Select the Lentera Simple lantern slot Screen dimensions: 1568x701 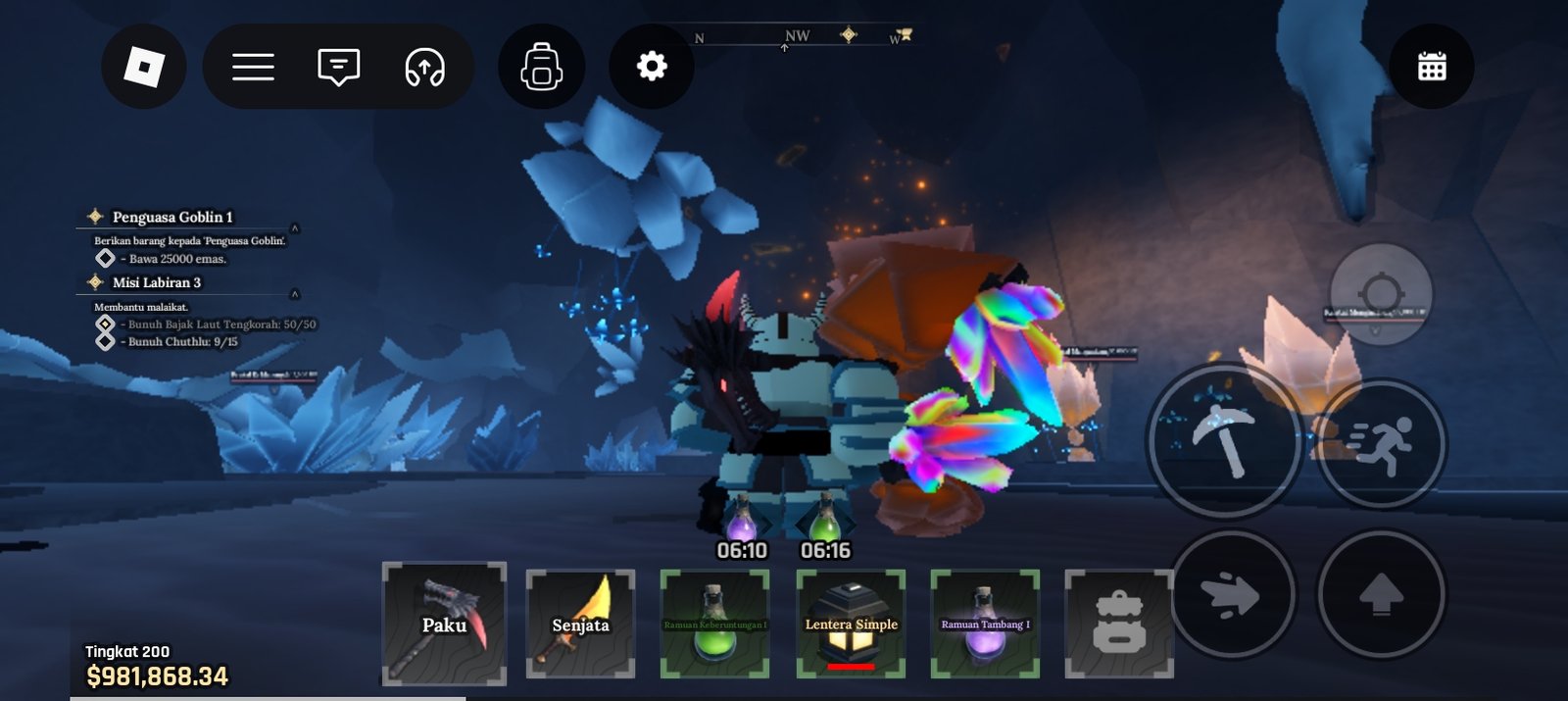point(851,624)
